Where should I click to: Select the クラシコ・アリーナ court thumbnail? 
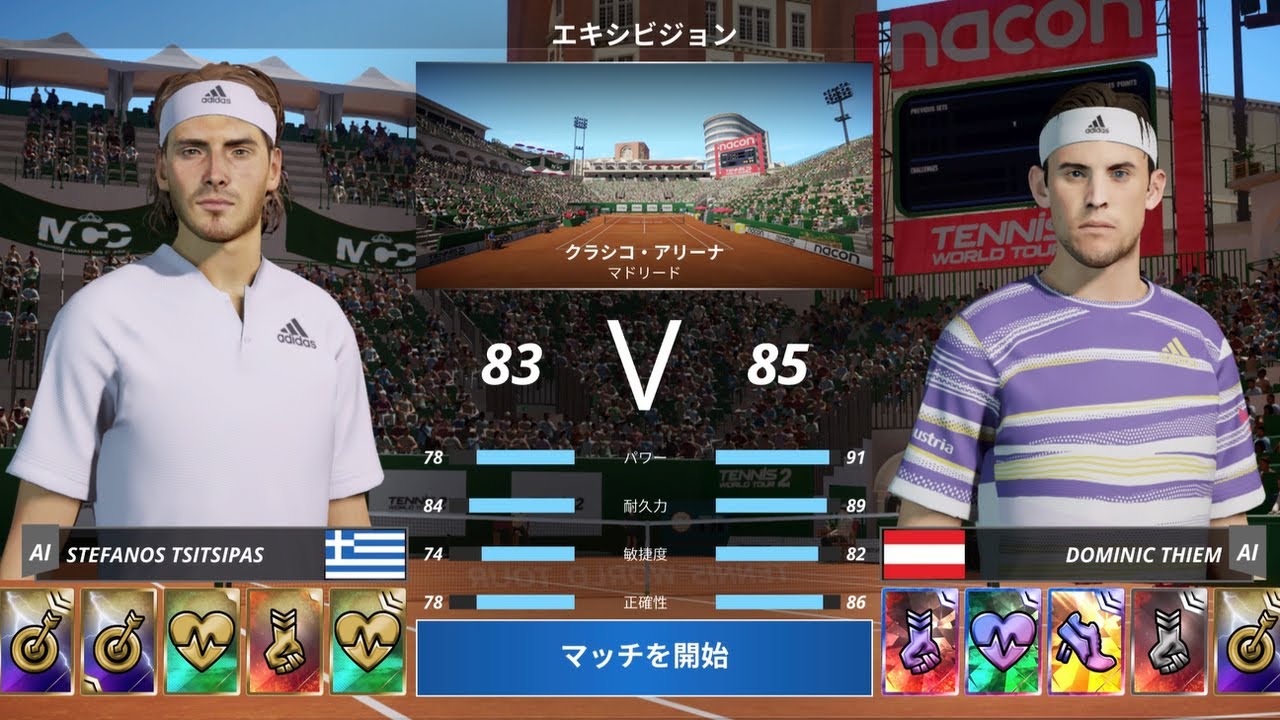click(644, 176)
